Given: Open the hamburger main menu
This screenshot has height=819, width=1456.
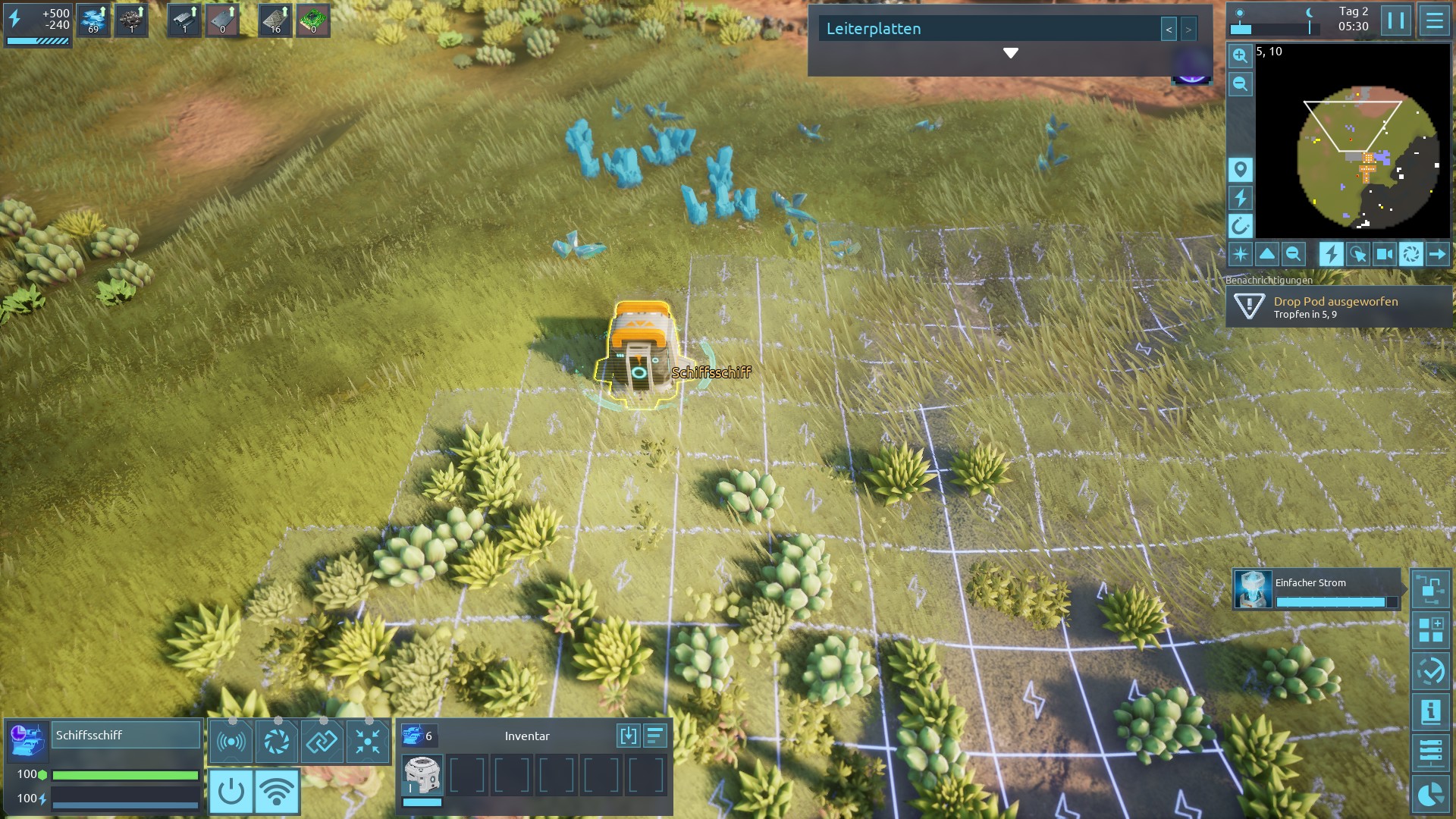Looking at the screenshot, I should point(1434,20).
